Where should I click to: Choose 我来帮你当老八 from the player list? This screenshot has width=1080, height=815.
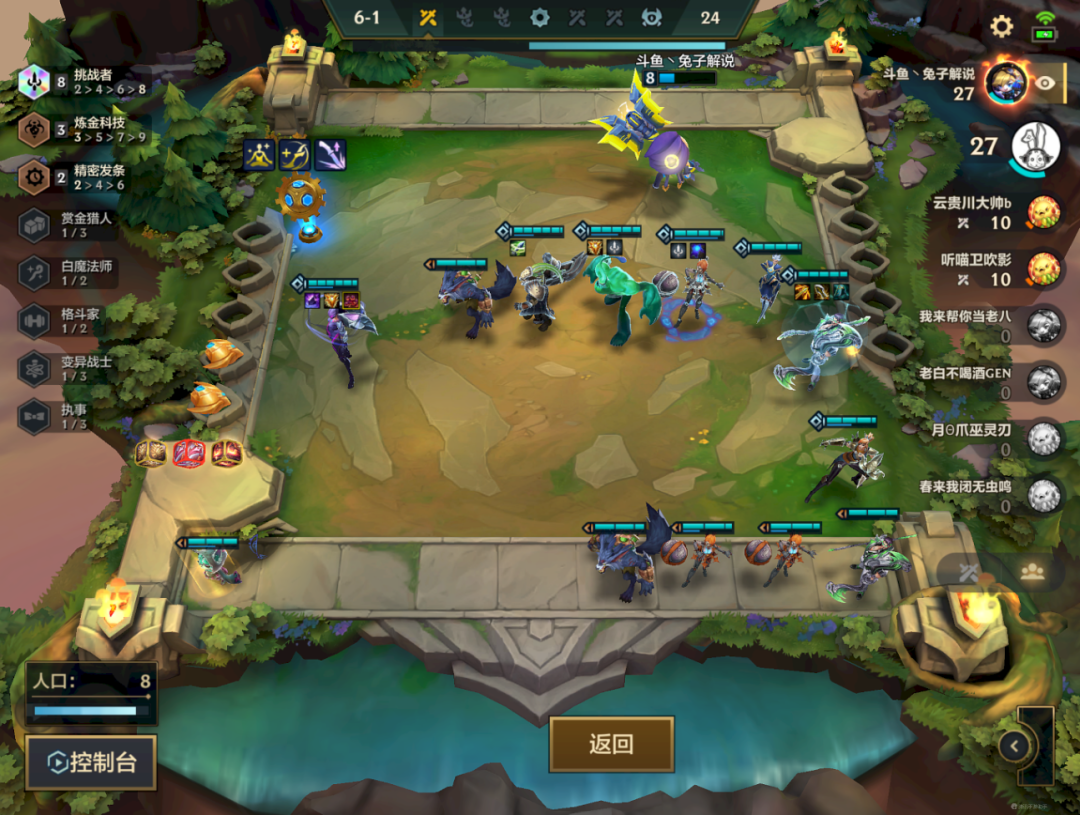point(990,325)
